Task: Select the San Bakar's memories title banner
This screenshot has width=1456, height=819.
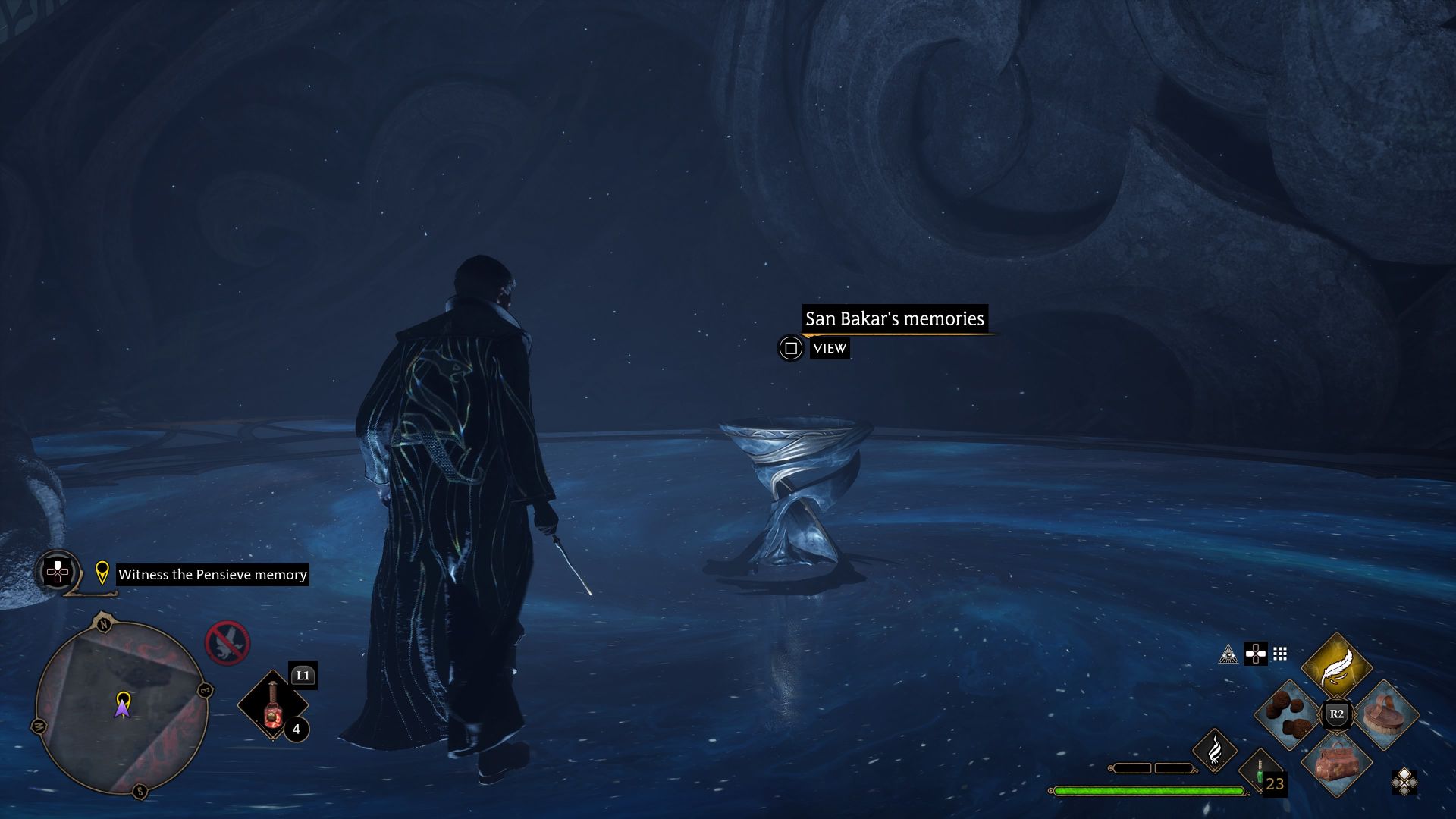Action: pyautogui.click(x=895, y=318)
